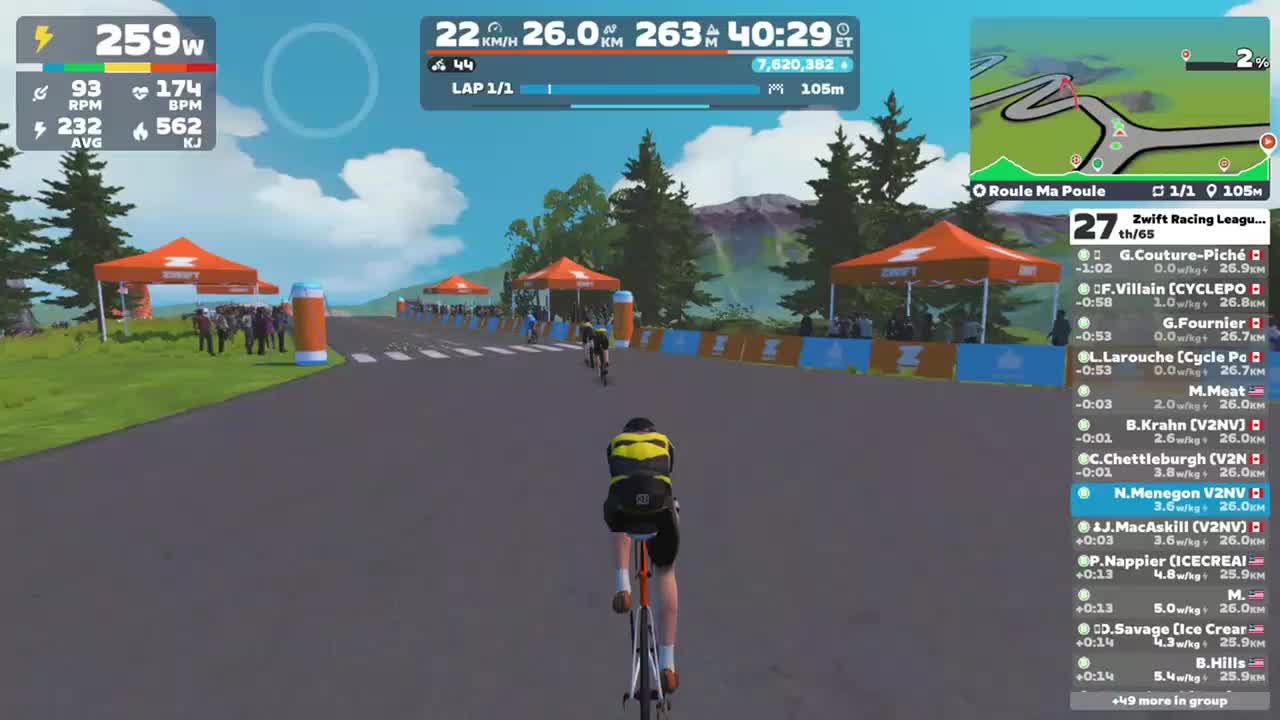
Task: Click the clock icon beside elapsed time 40:29
Action: pyautogui.click(x=842, y=29)
